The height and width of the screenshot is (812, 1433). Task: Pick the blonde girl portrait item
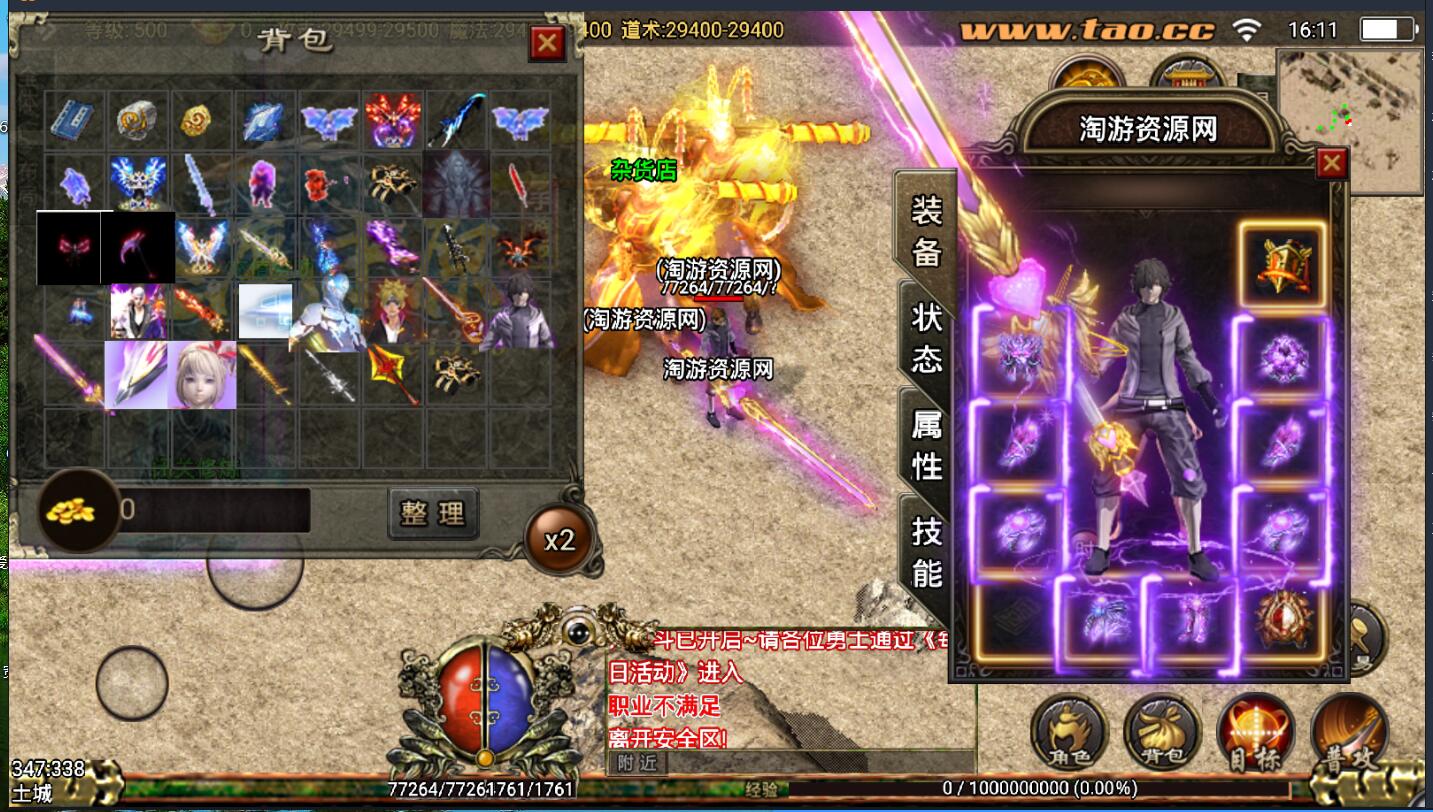coord(203,374)
